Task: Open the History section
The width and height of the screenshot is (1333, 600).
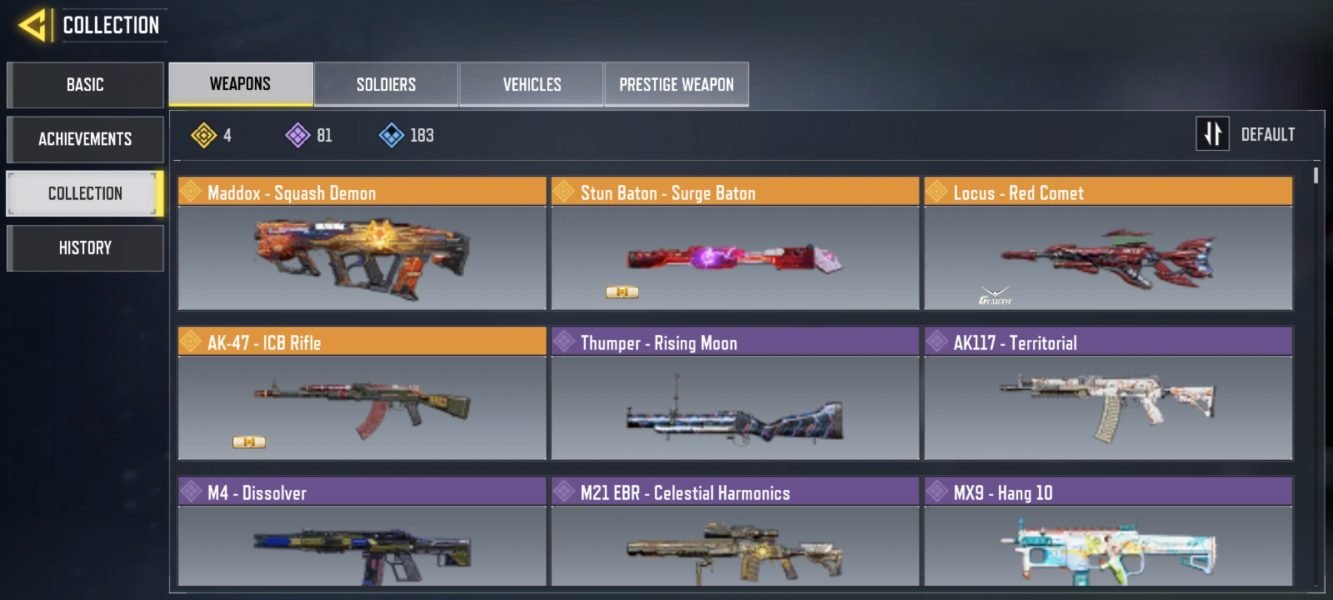Action: tap(85, 248)
